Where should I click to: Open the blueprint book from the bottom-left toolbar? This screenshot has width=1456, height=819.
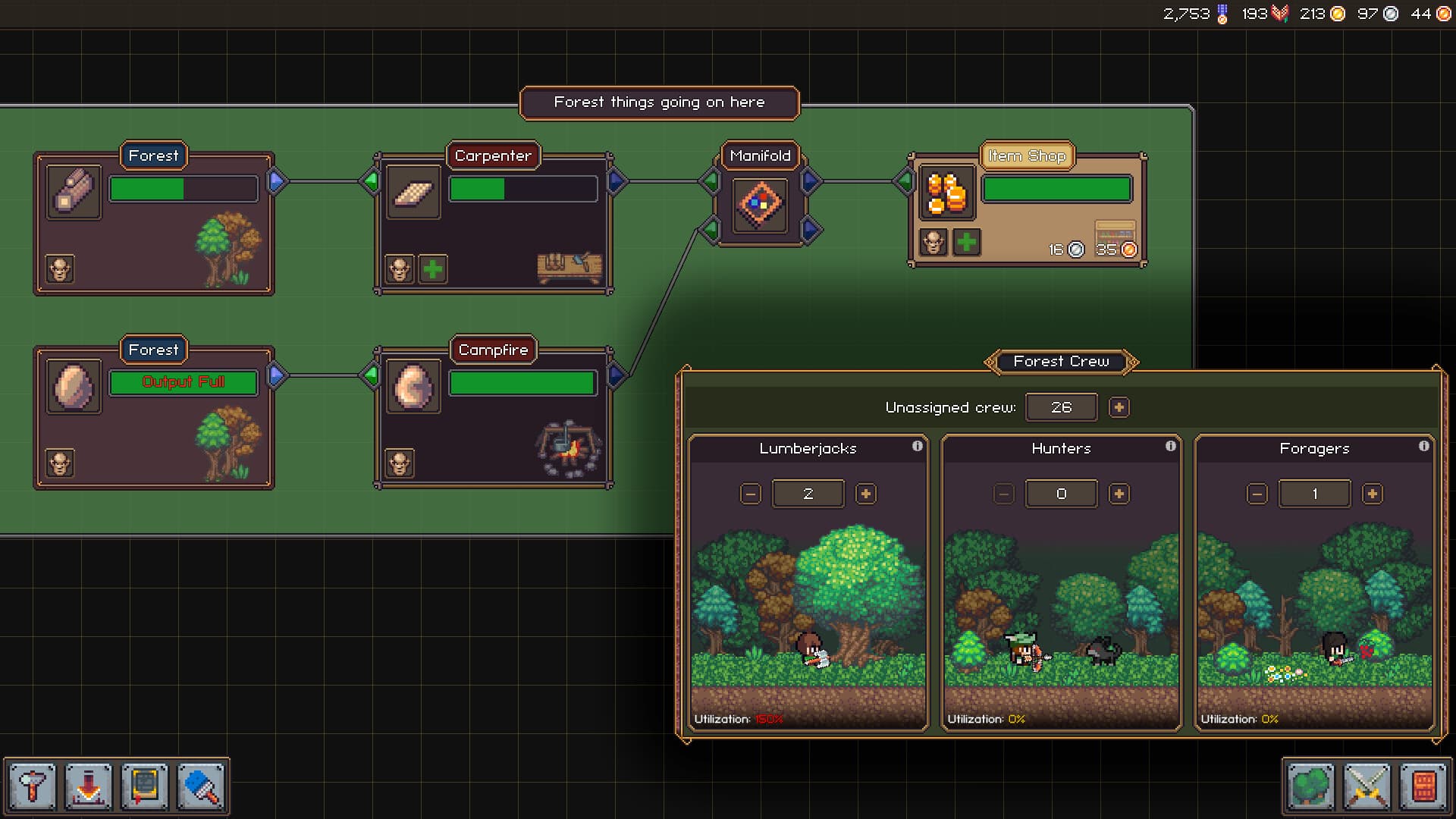click(x=146, y=786)
